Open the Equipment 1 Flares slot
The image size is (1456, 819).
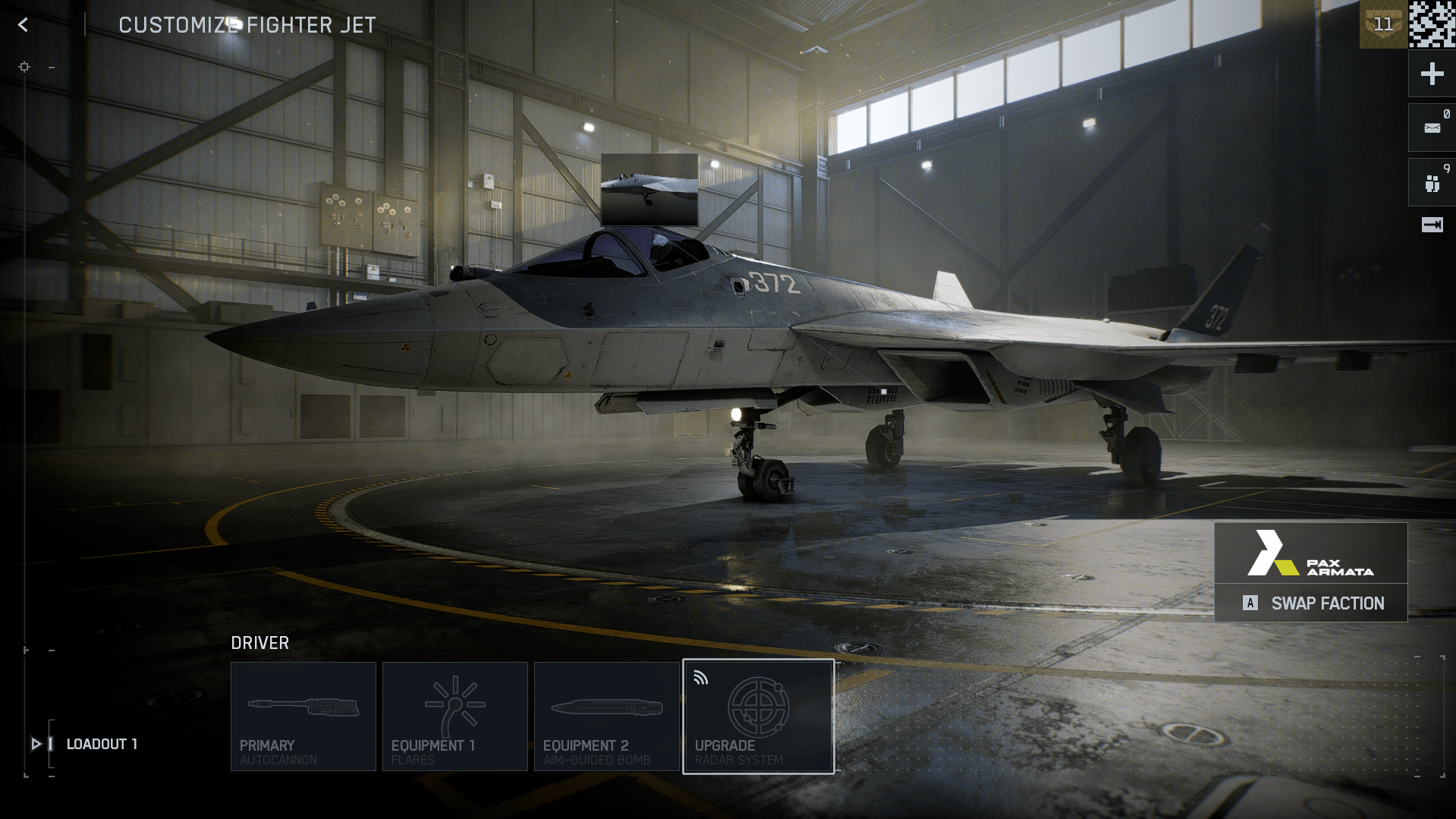point(454,716)
